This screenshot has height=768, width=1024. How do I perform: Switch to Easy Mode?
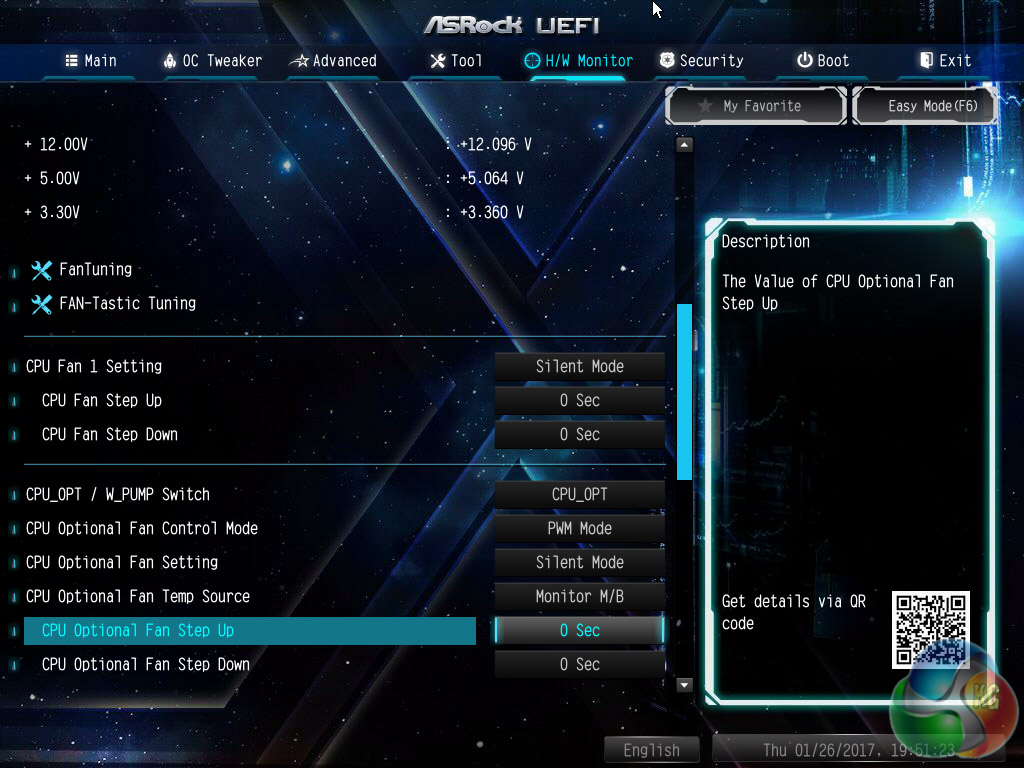pyautogui.click(x=925, y=106)
